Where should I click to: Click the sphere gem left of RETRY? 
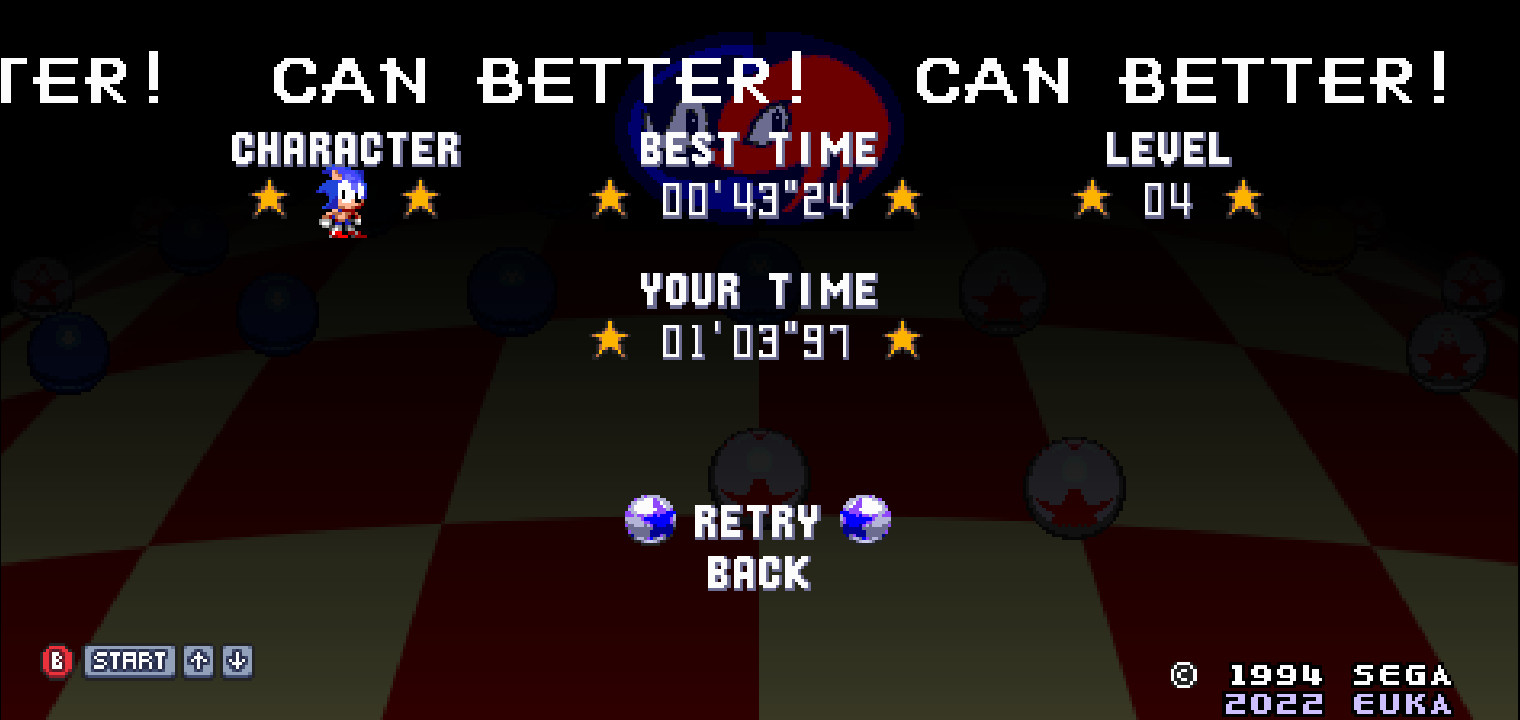coord(650,520)
